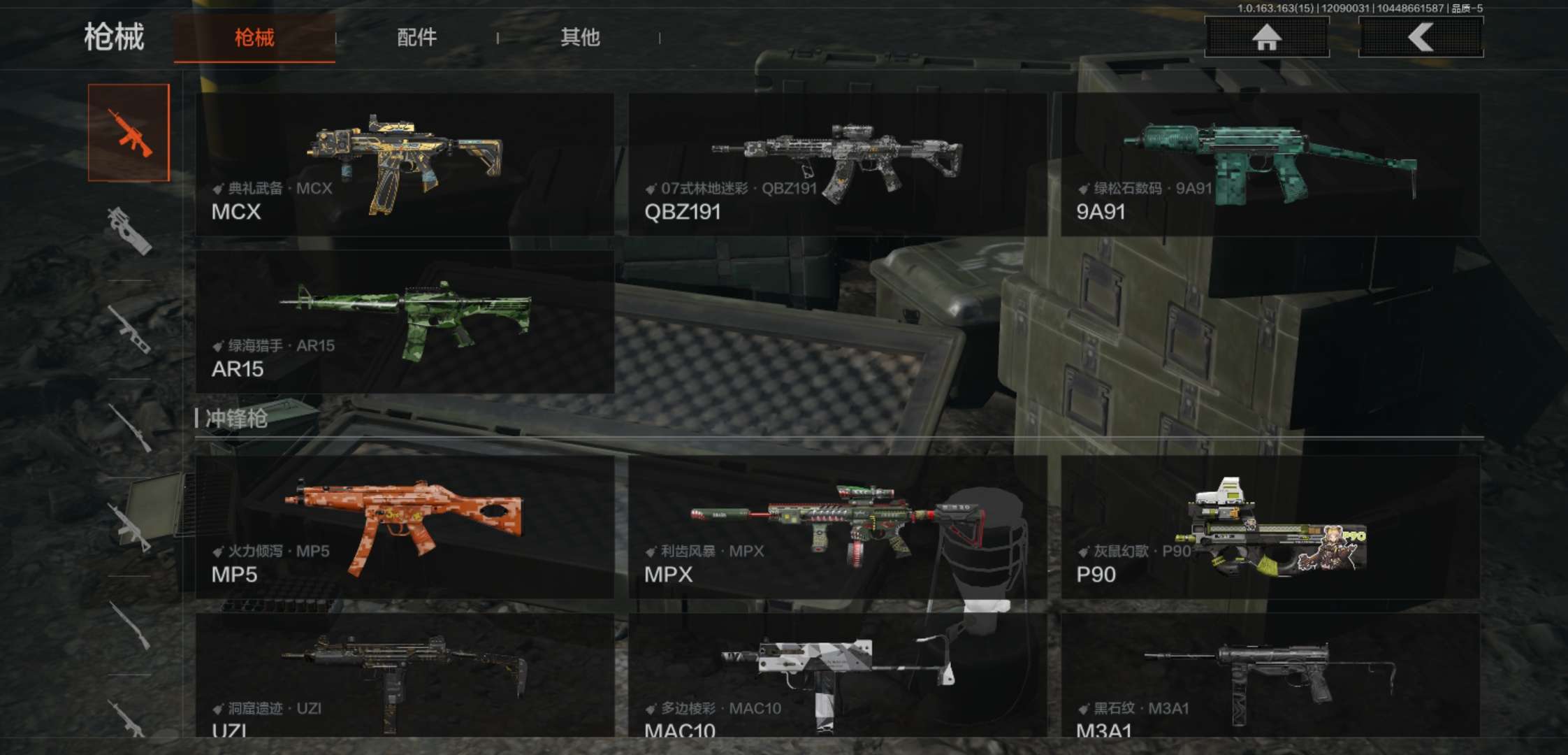The image size is (1568, 755).
Task: Choose the MPX submachine gun tile
Action: (x=837, y=528)
